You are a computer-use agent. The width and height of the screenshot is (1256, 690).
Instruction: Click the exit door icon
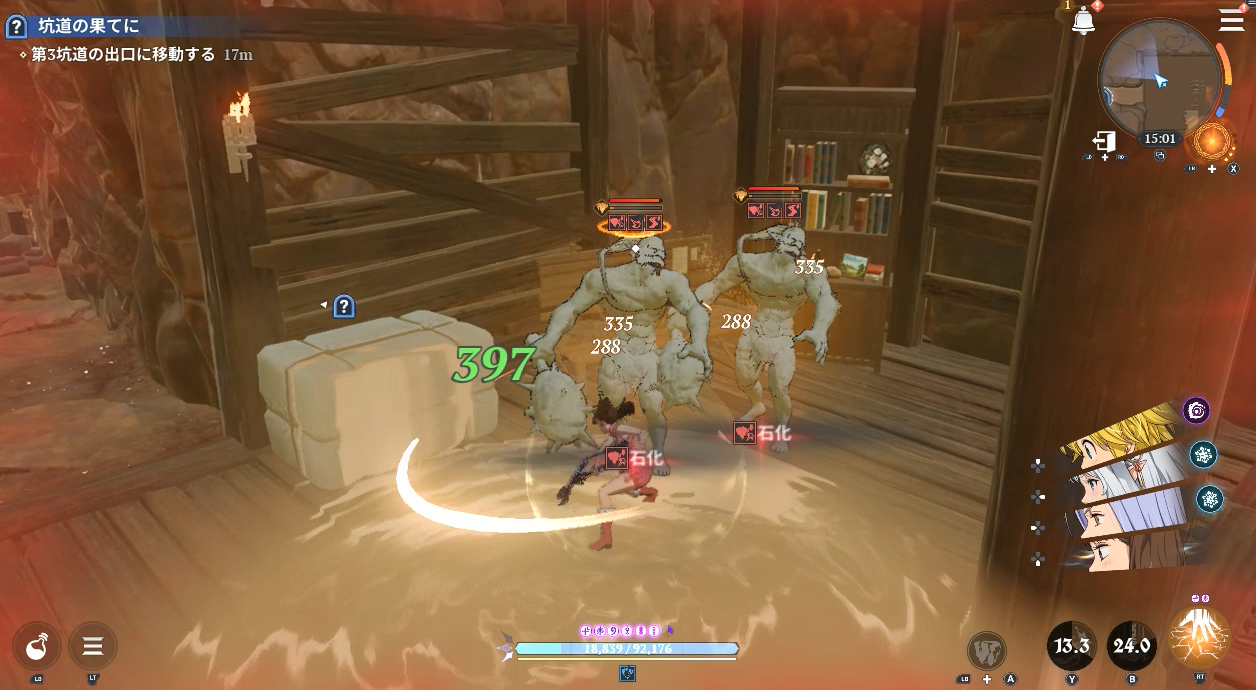coord(1105,141)
